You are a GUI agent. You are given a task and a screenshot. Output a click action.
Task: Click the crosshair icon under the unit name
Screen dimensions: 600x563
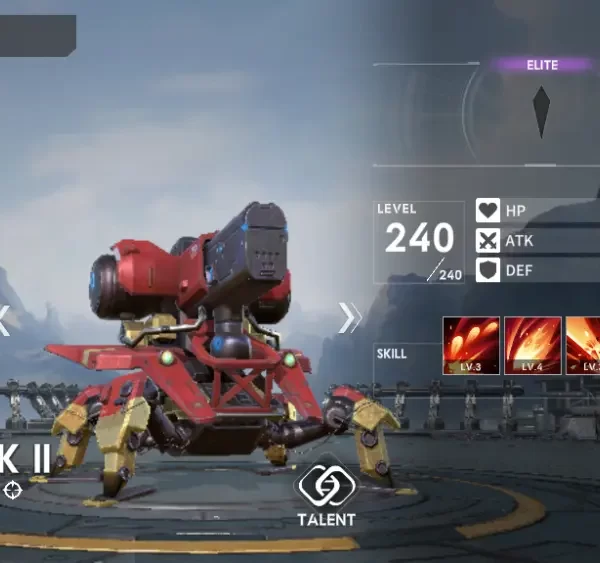point(12,489)
